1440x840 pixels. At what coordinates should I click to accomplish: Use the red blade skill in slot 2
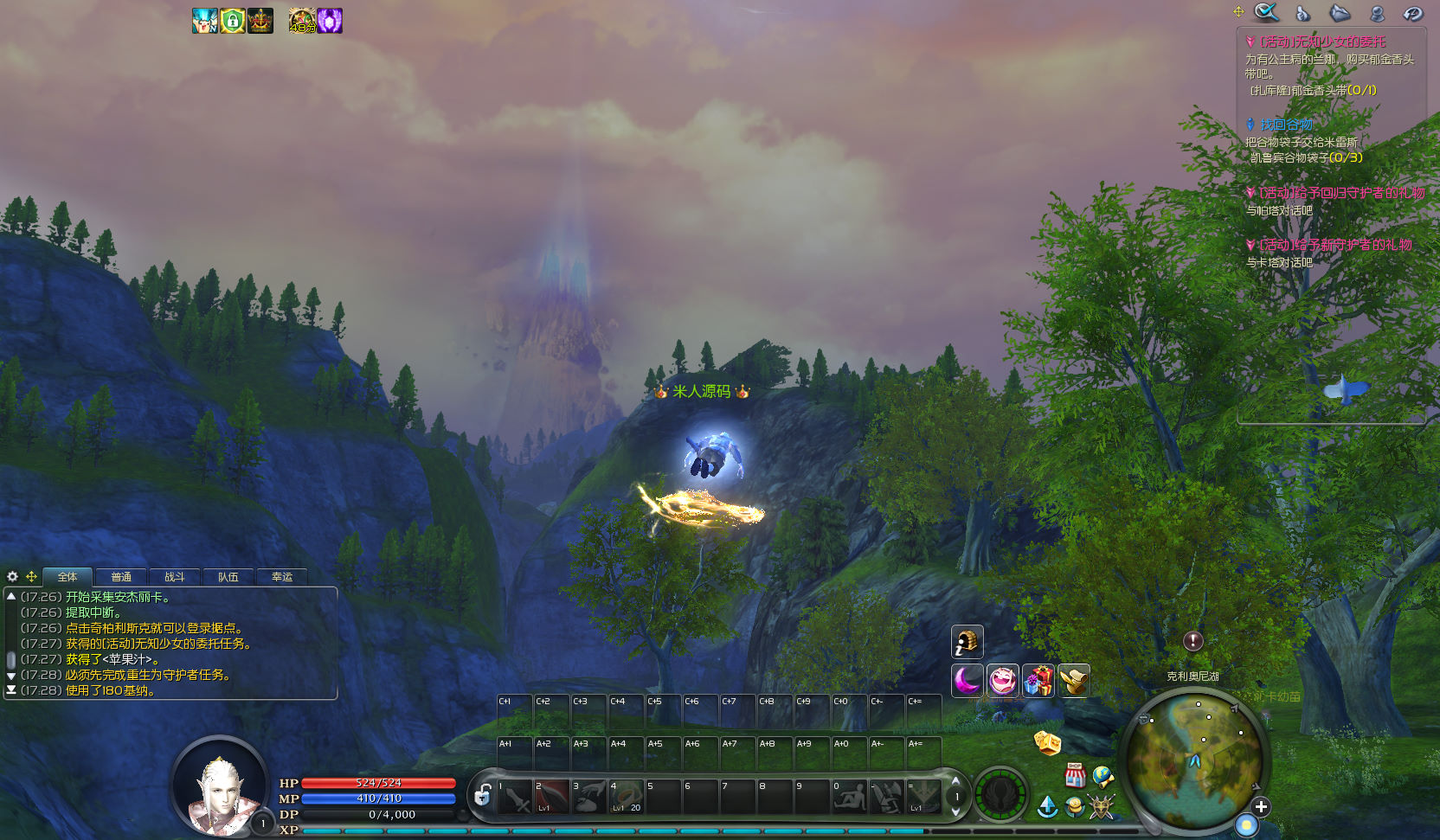(x=552, y=797)
